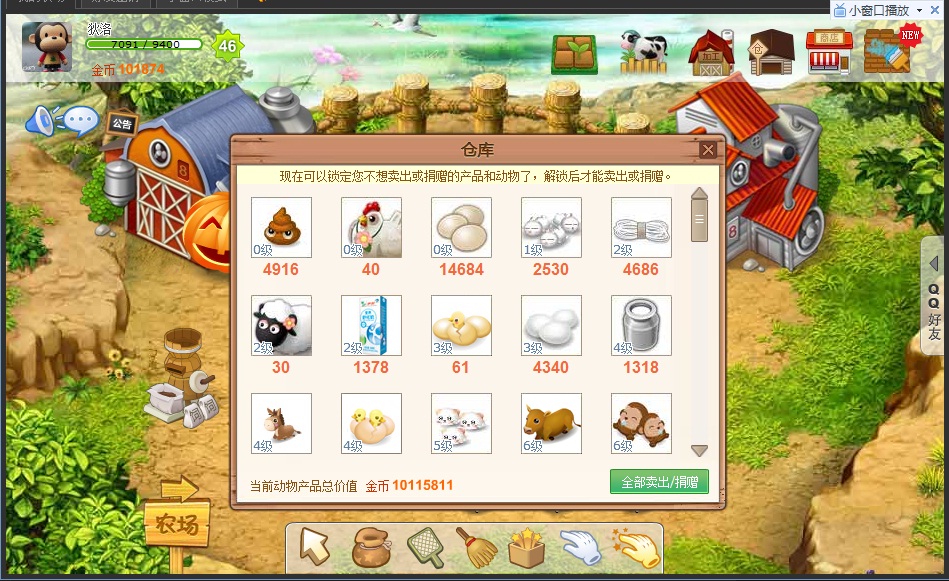Select the seed bag tool
949x581 pixels.
click(370, 547)
